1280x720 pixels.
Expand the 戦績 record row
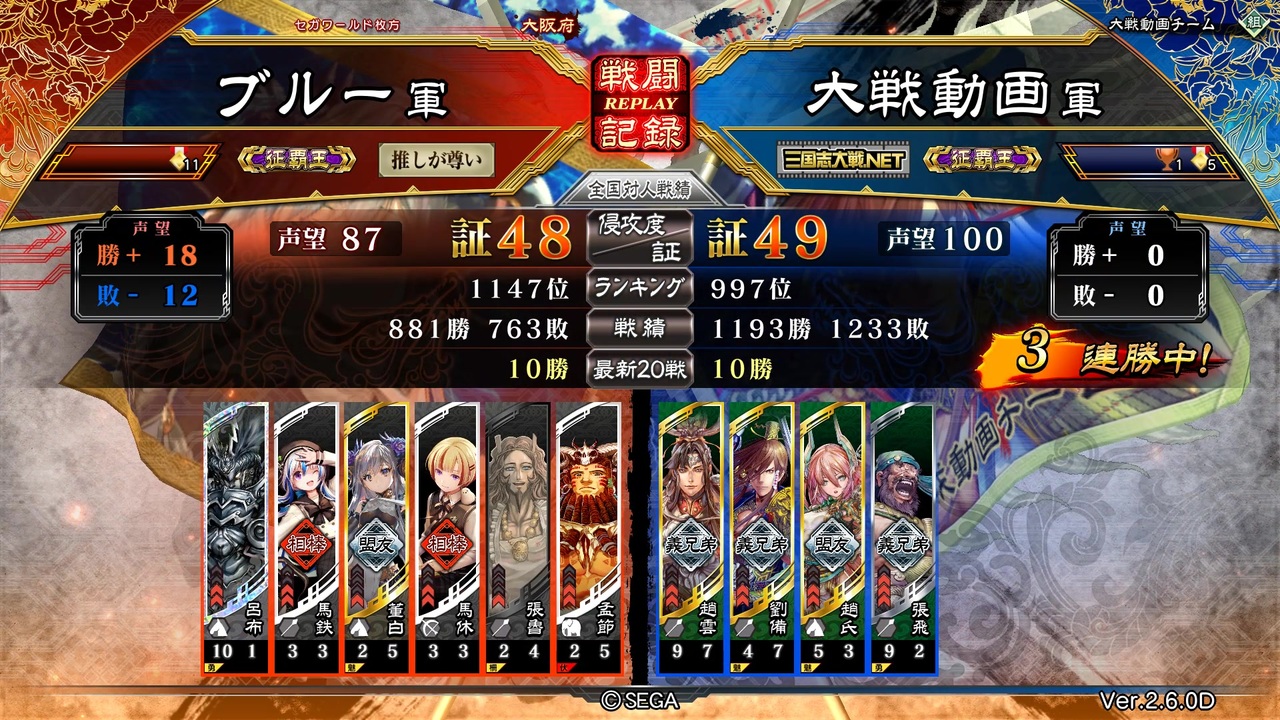pos(639,329)
